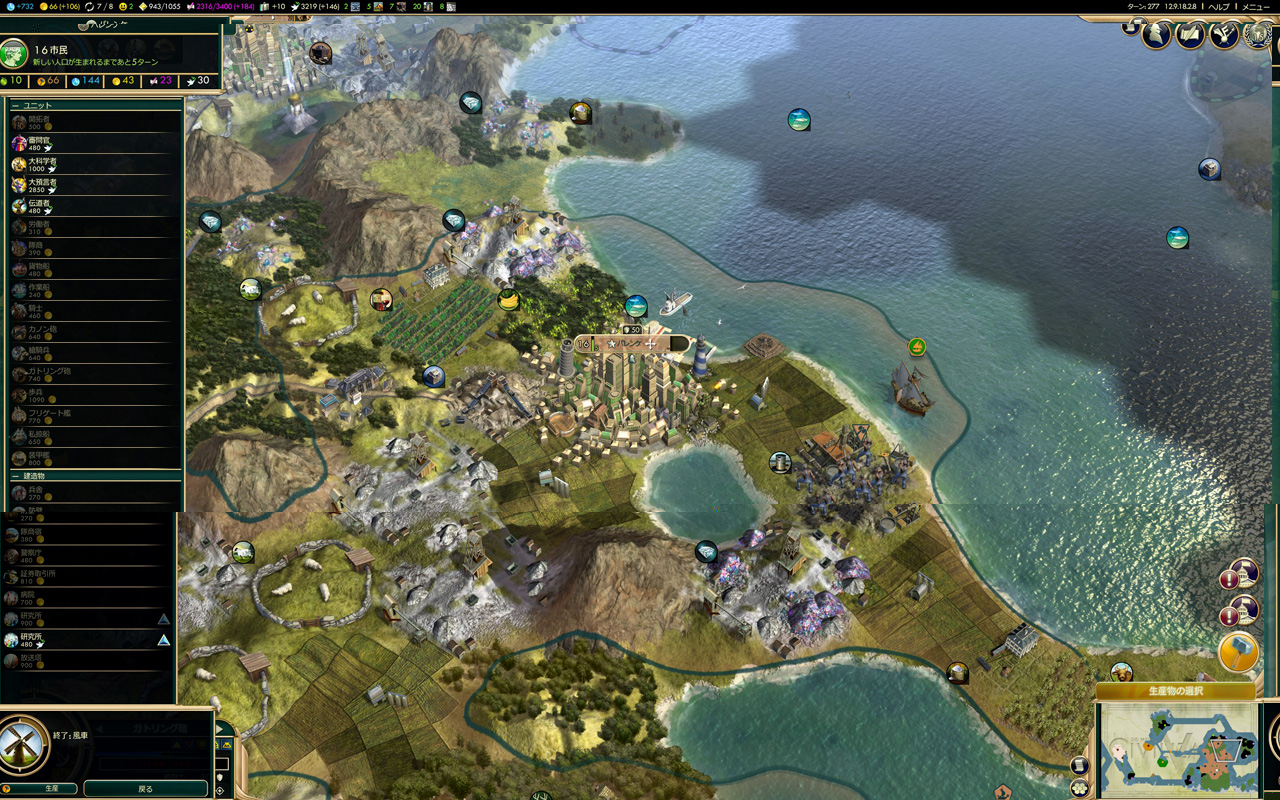1280x800 pixels.
Task: Open the social policies scroll icon
Action: [x=1190, y=36]
